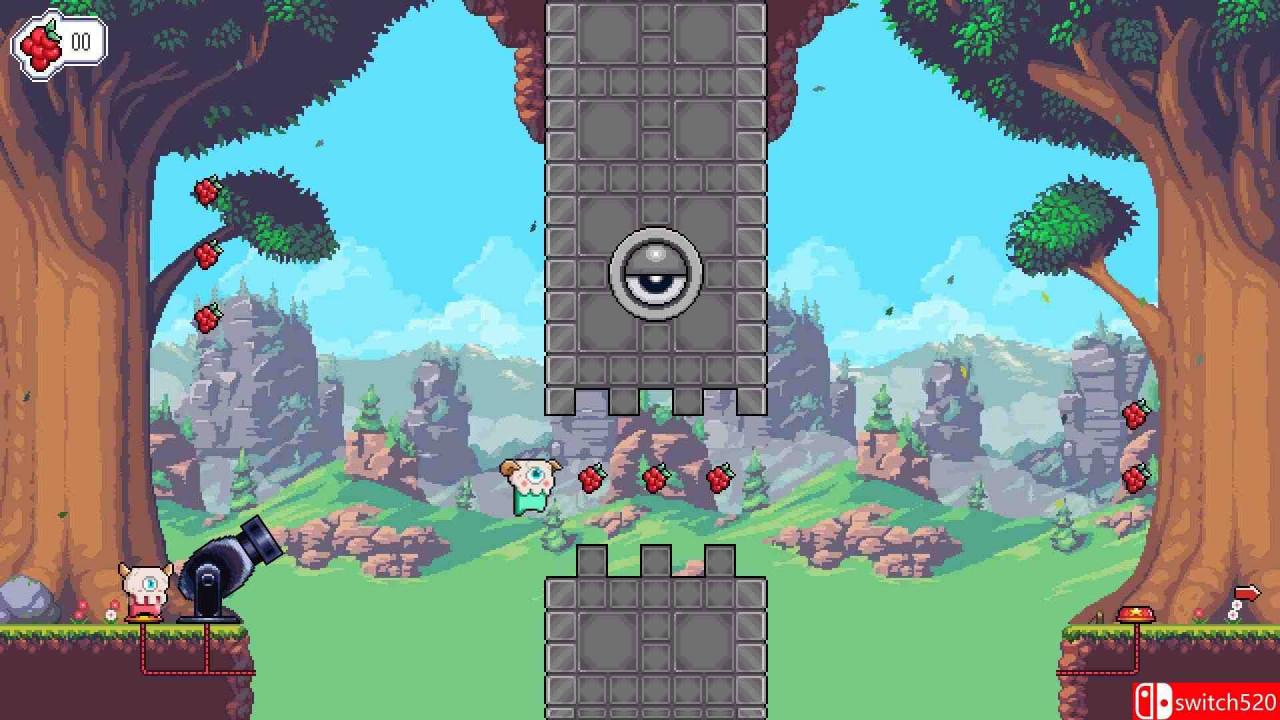This screenshot has height=720, width=1280.
Task: Click the castle-shaped top of the lower tower
Action: [656, 560]
